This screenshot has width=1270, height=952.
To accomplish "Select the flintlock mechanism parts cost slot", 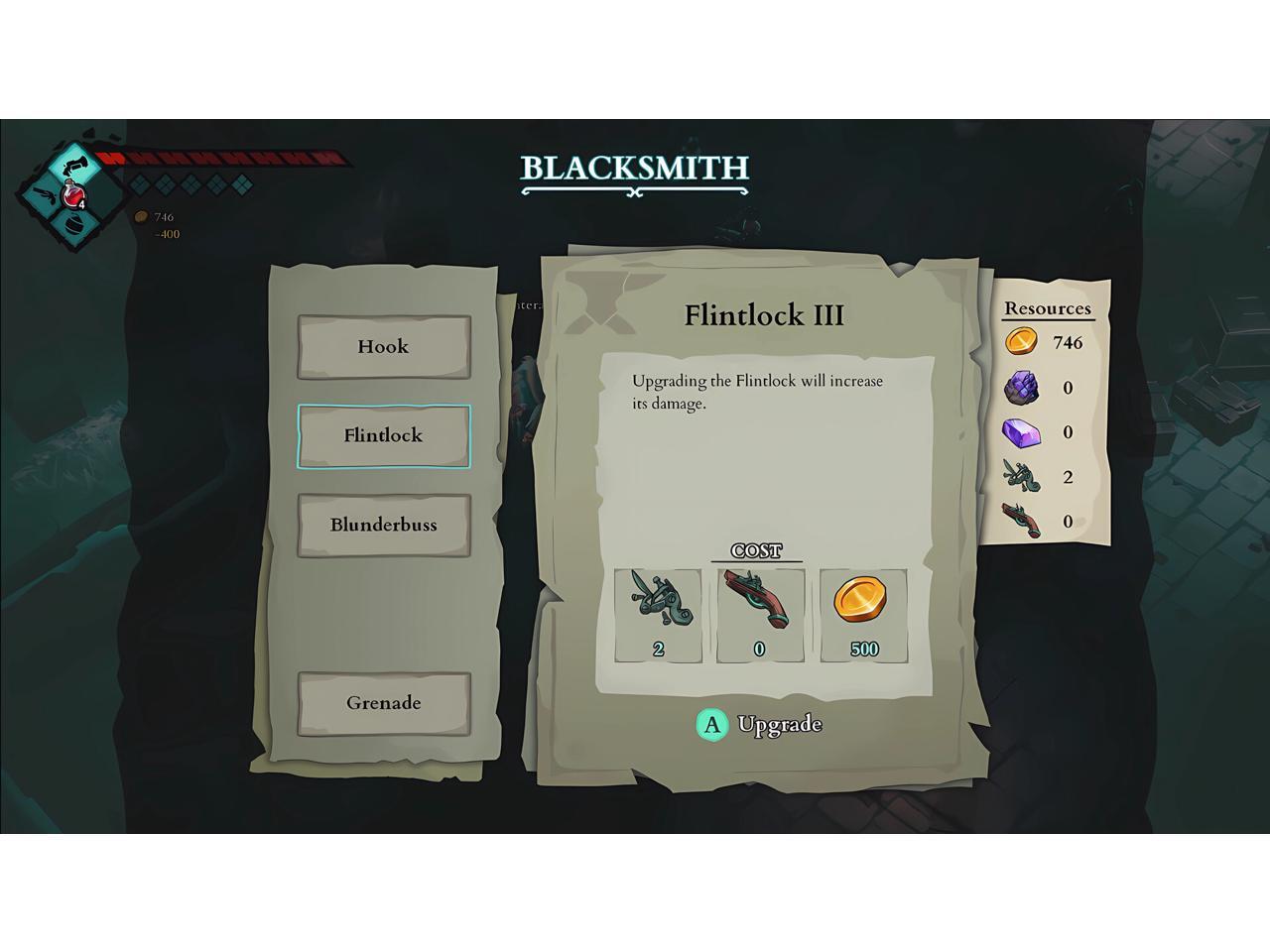I will pyautogui.click(x=658, y=615).
